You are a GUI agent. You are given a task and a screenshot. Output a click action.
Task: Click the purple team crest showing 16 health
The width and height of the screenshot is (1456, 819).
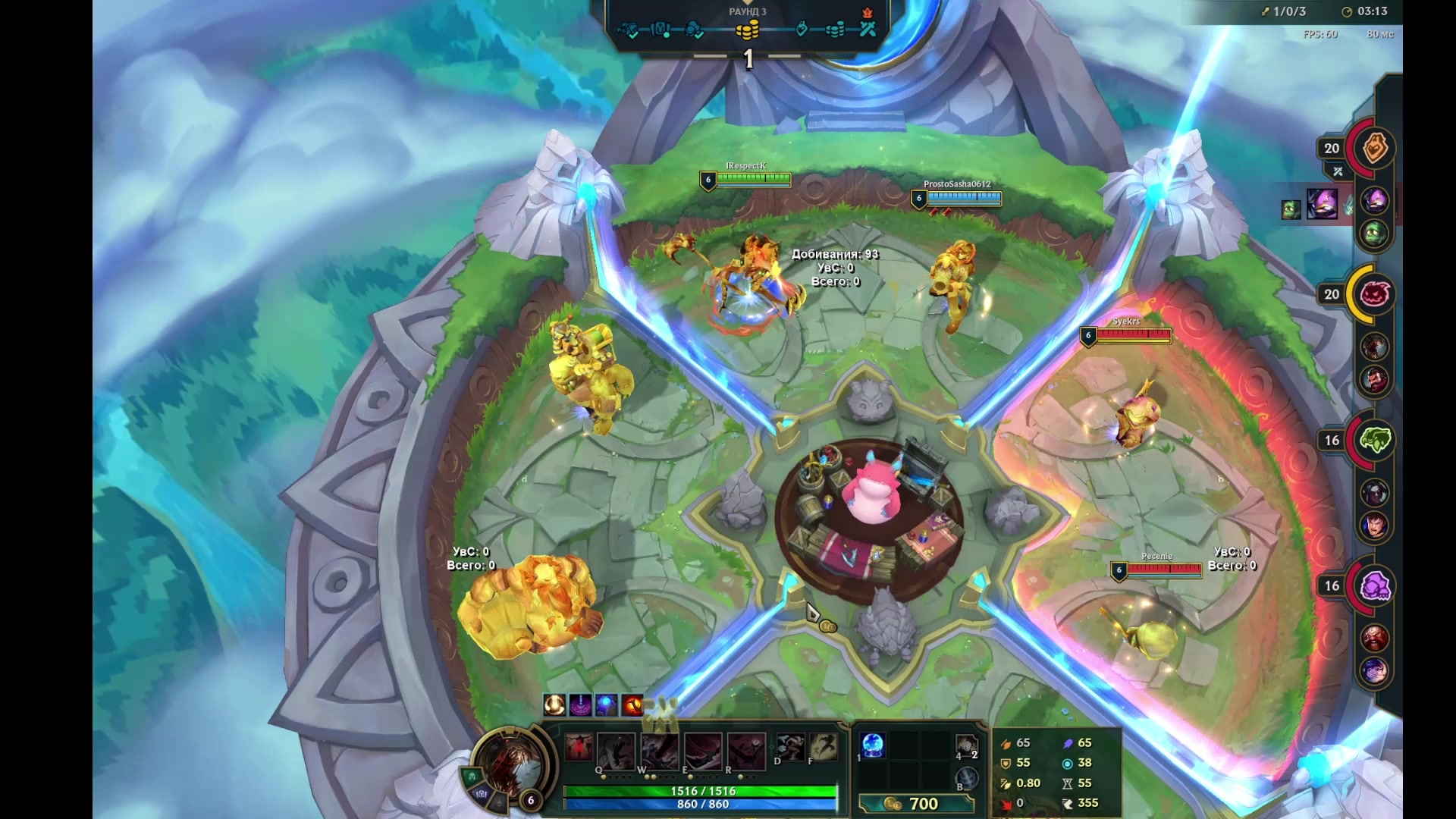coord(1376,585)
